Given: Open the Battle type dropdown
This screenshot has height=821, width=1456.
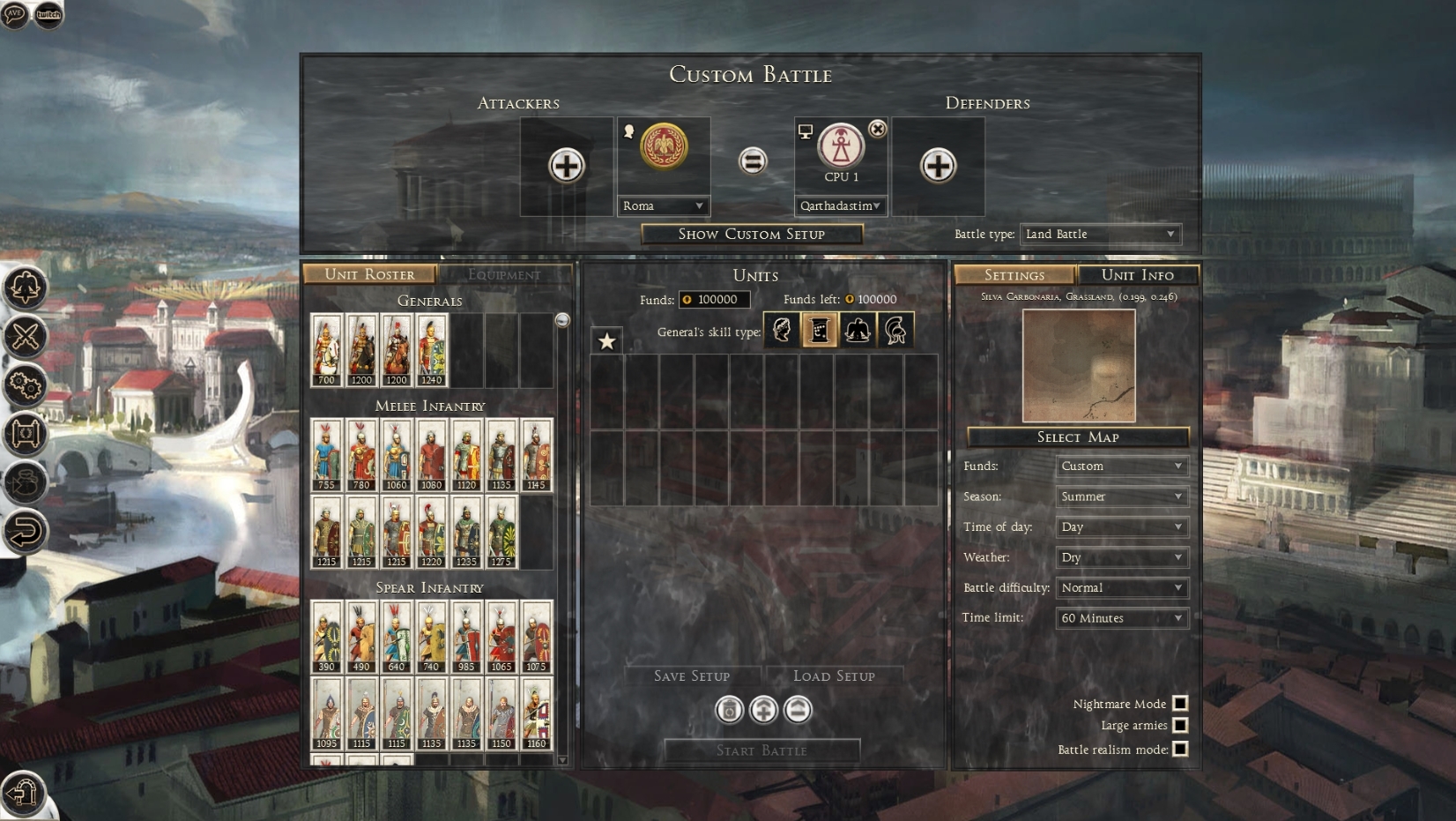Looking at the screenshot, I should point(1100,234).
